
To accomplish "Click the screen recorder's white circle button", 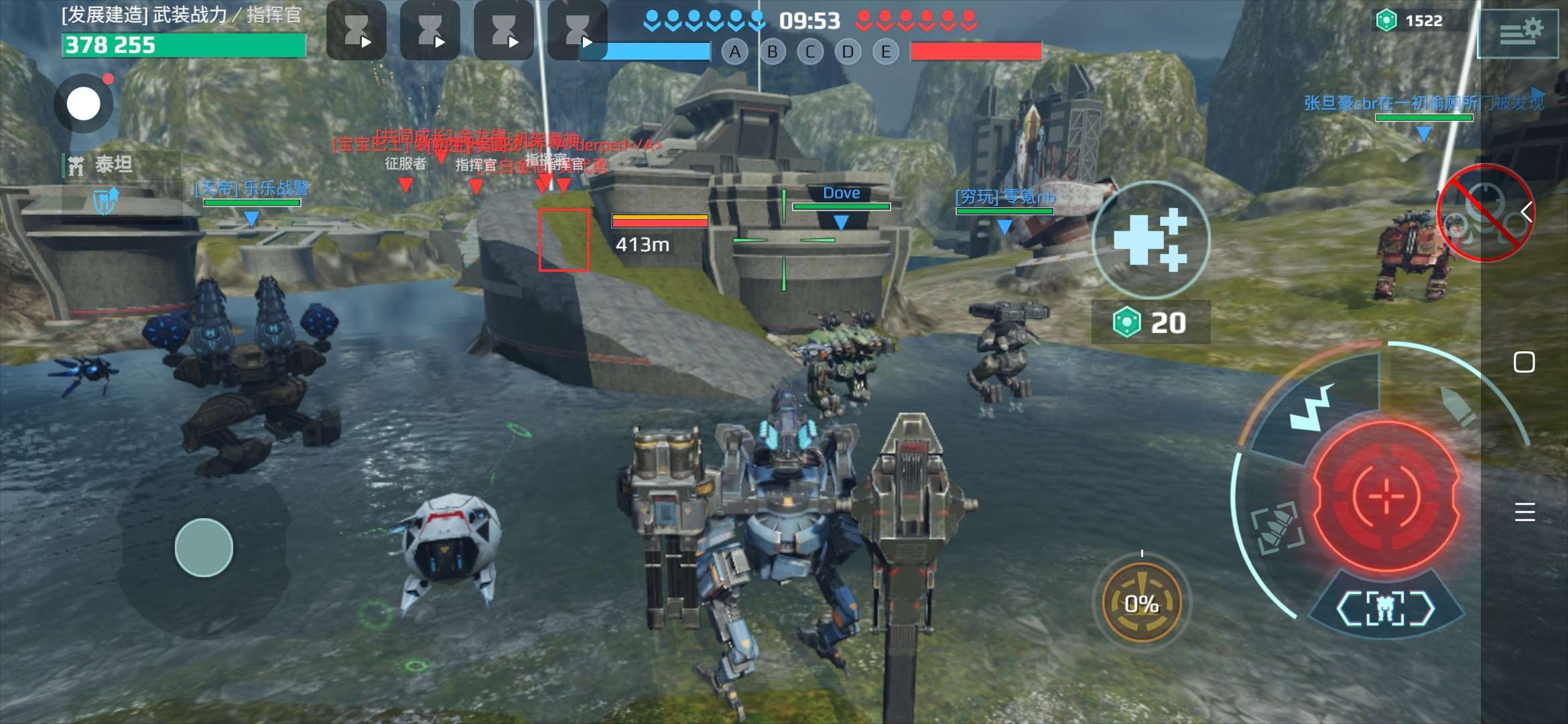I will click(84, 104).
